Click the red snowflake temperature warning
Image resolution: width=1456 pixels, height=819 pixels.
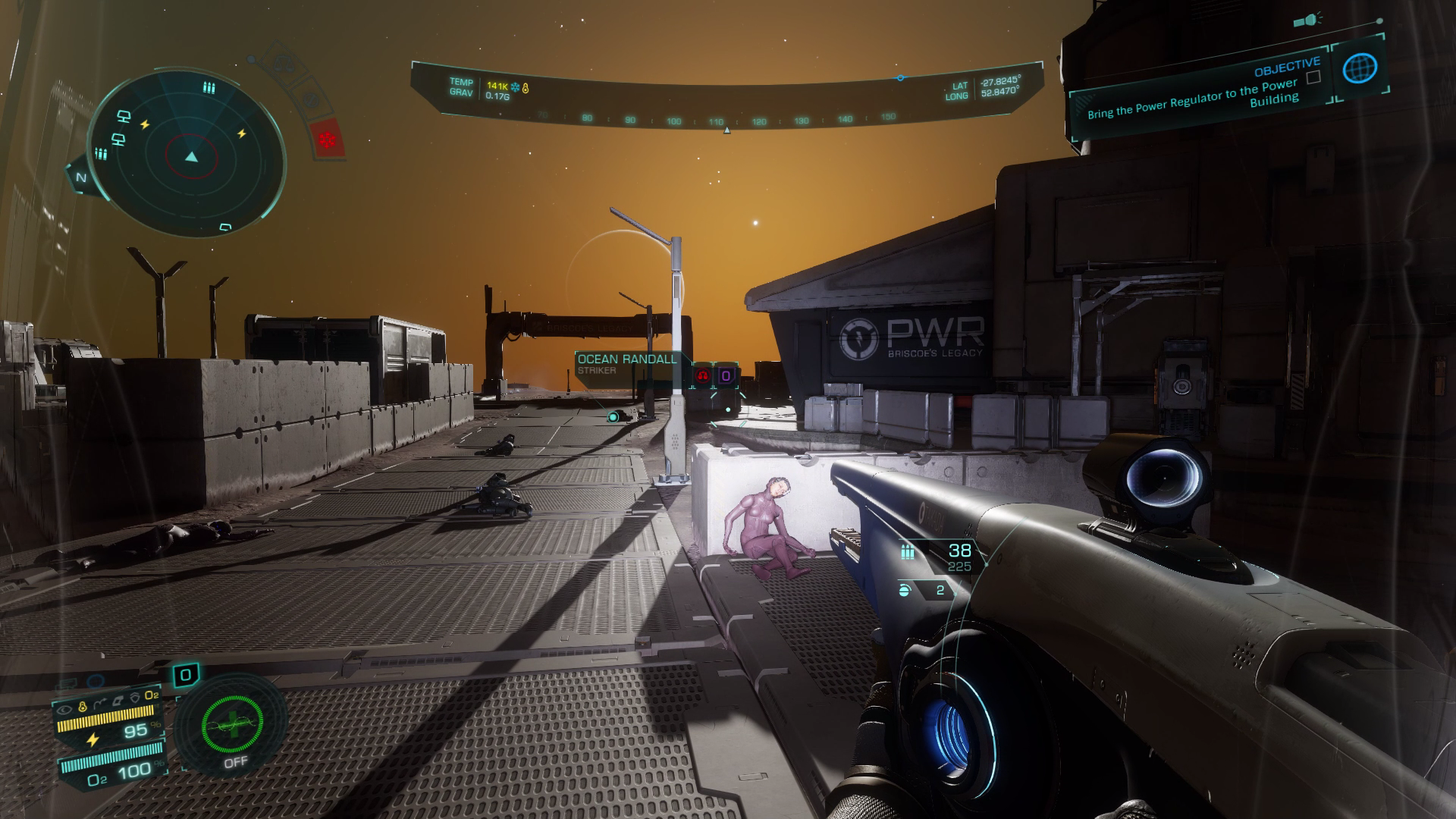(x=328, y=140)
